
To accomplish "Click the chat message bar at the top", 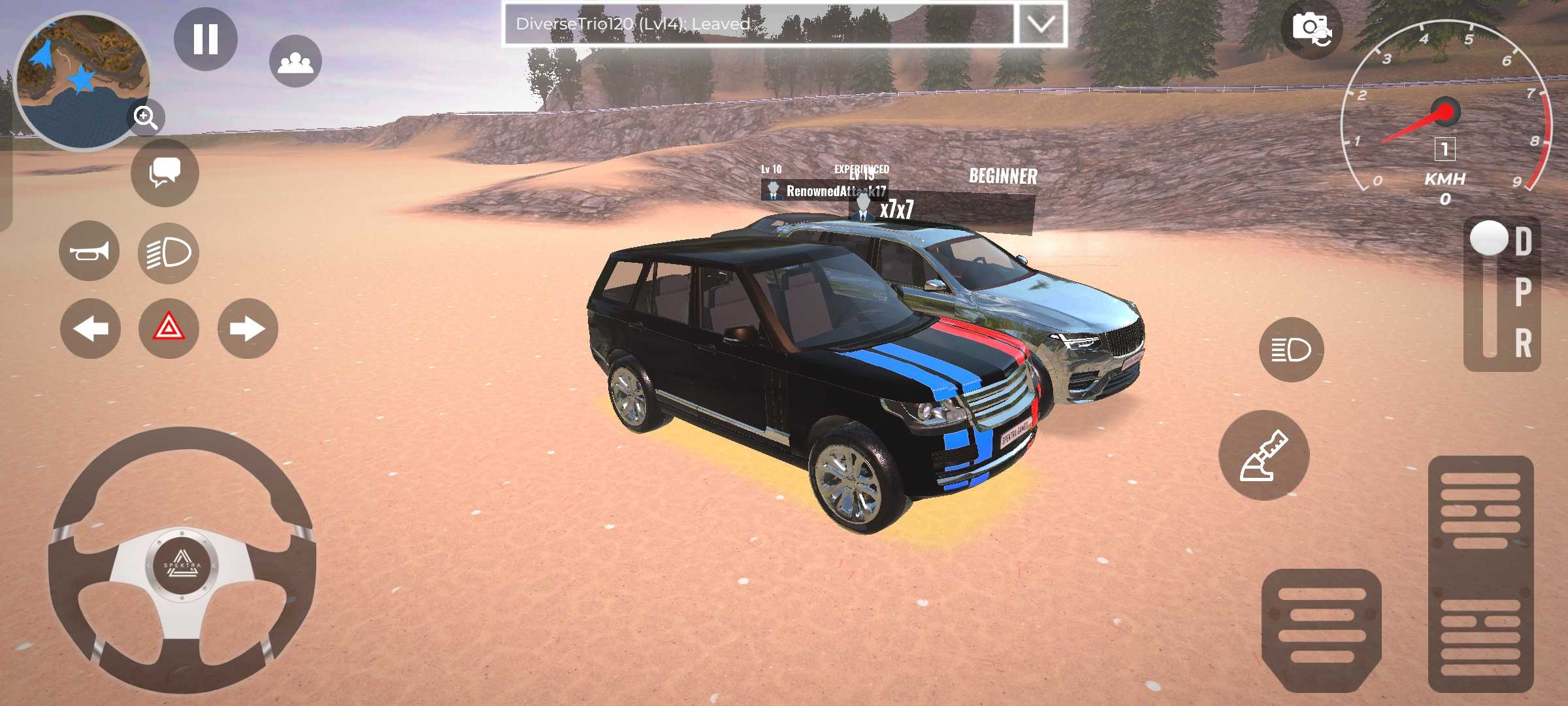I will tap(758, 24).
